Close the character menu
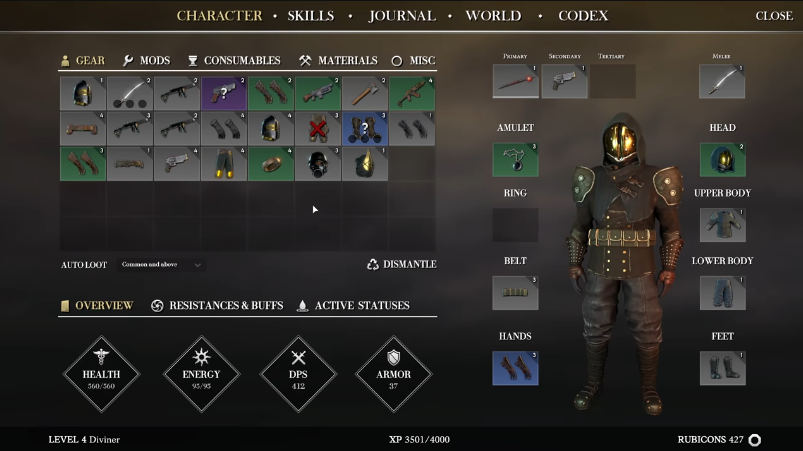Viewport: 803px width, 451px height. (774, 16)
